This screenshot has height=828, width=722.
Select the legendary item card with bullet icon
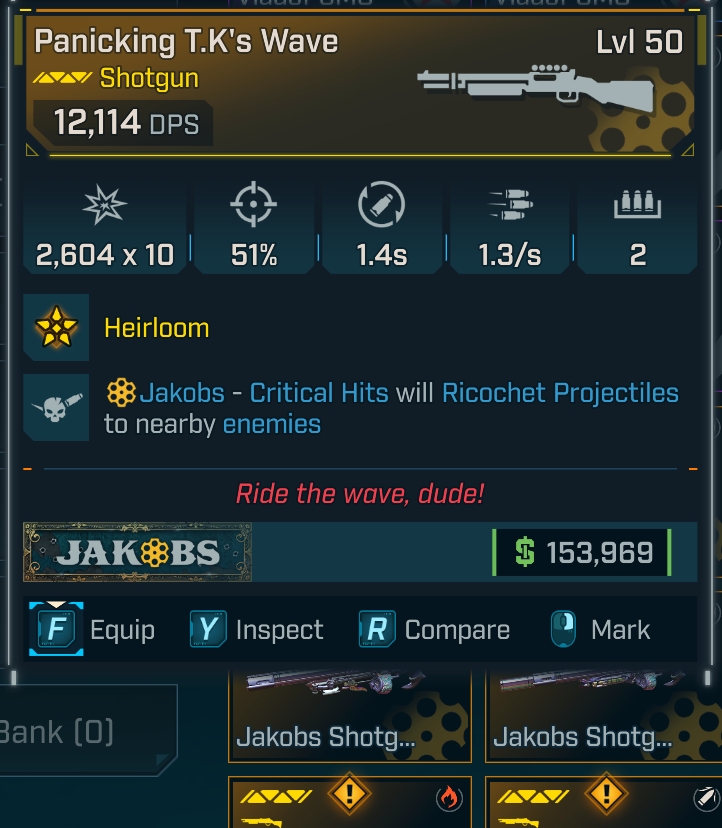click(x=605, y=803)
